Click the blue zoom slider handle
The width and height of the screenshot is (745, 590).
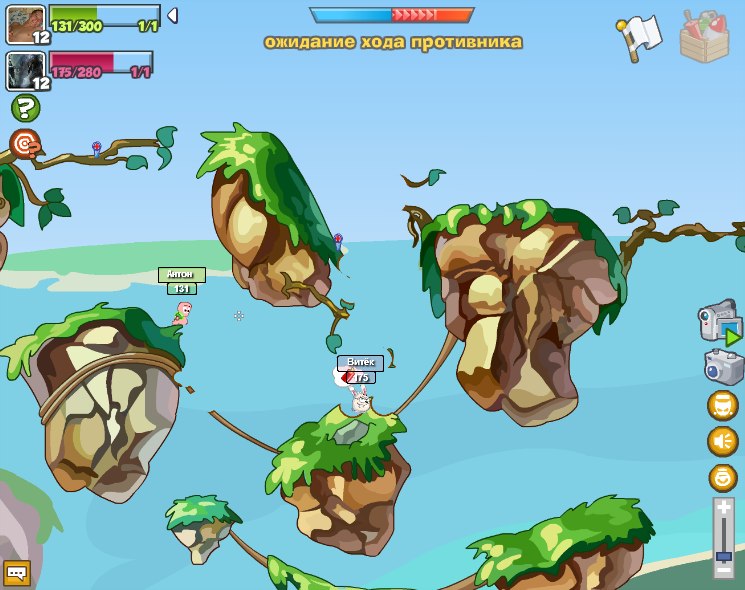click(723, 555)
